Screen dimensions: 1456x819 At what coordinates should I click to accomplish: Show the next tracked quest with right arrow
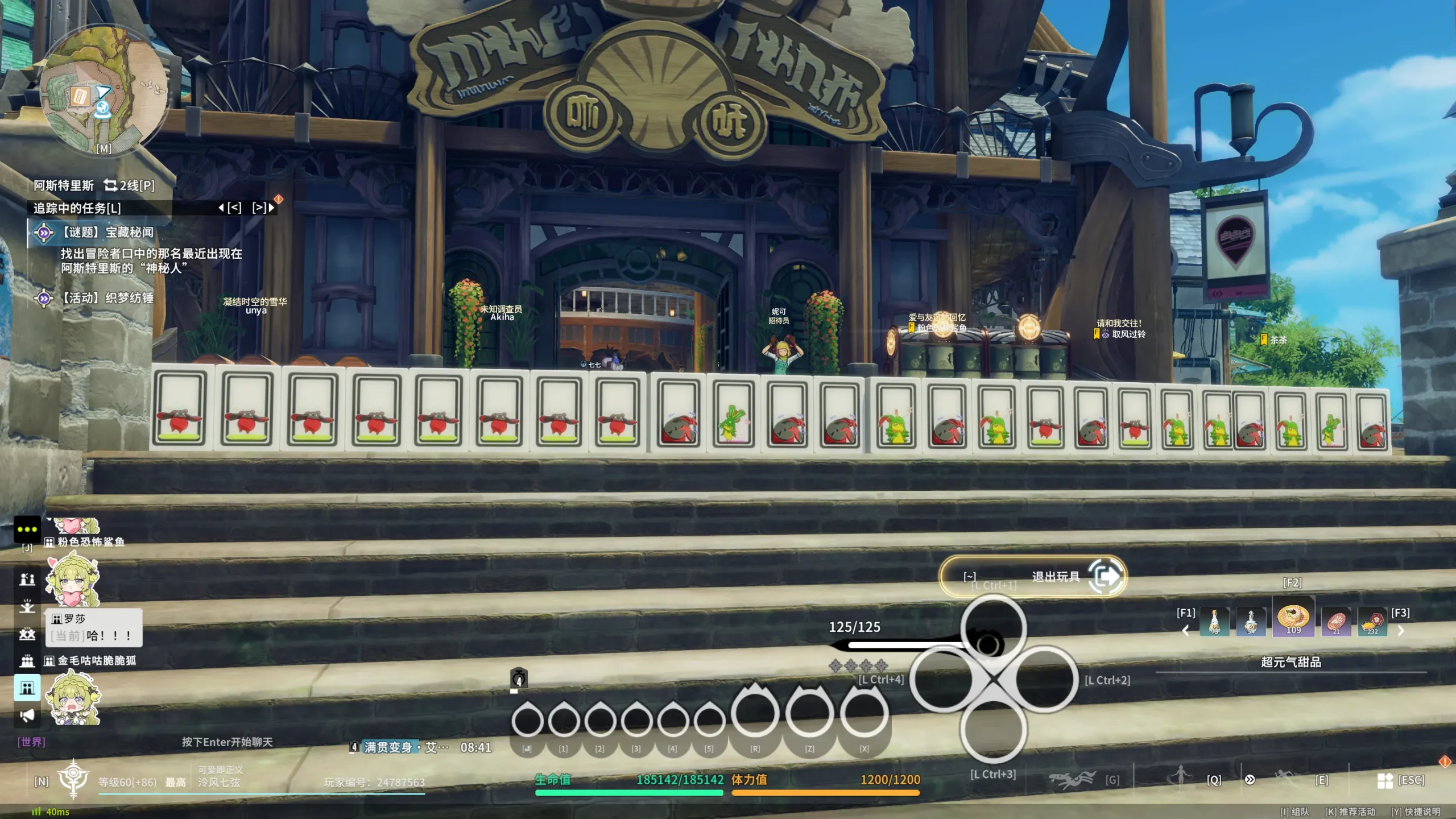[x=271, y=208]
